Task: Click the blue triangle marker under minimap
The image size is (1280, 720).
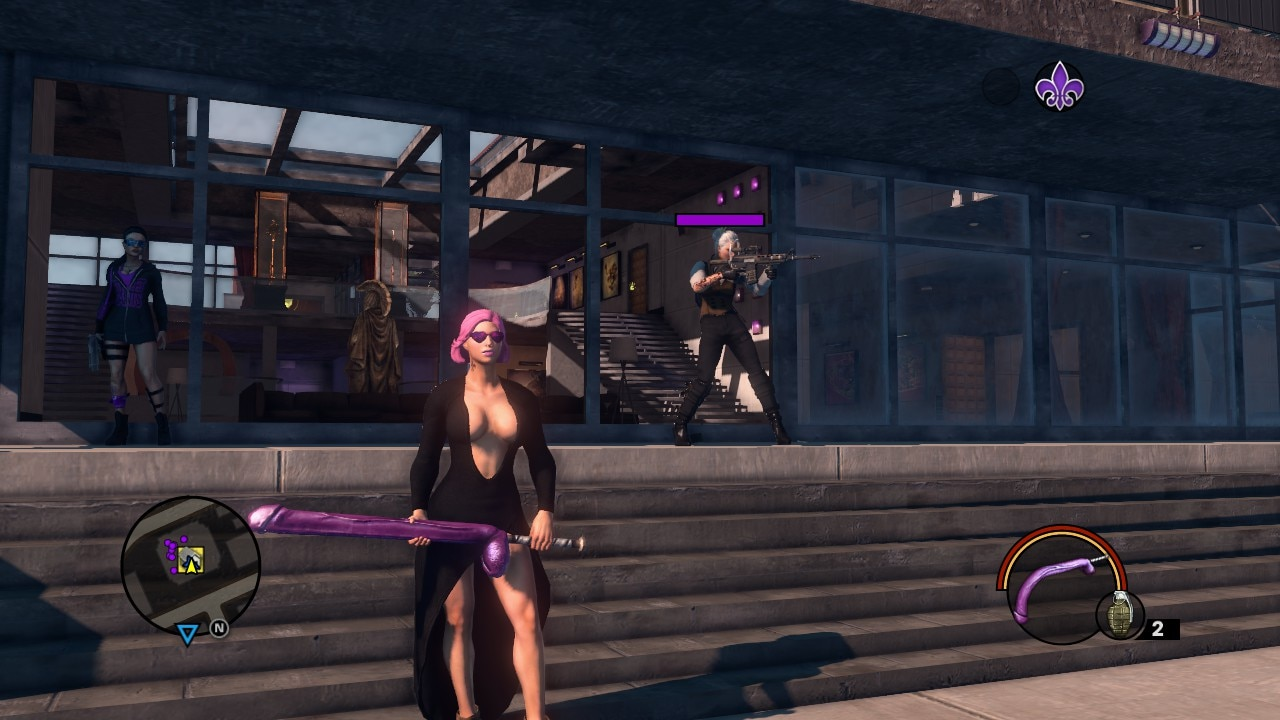Action: coord(187,634)
